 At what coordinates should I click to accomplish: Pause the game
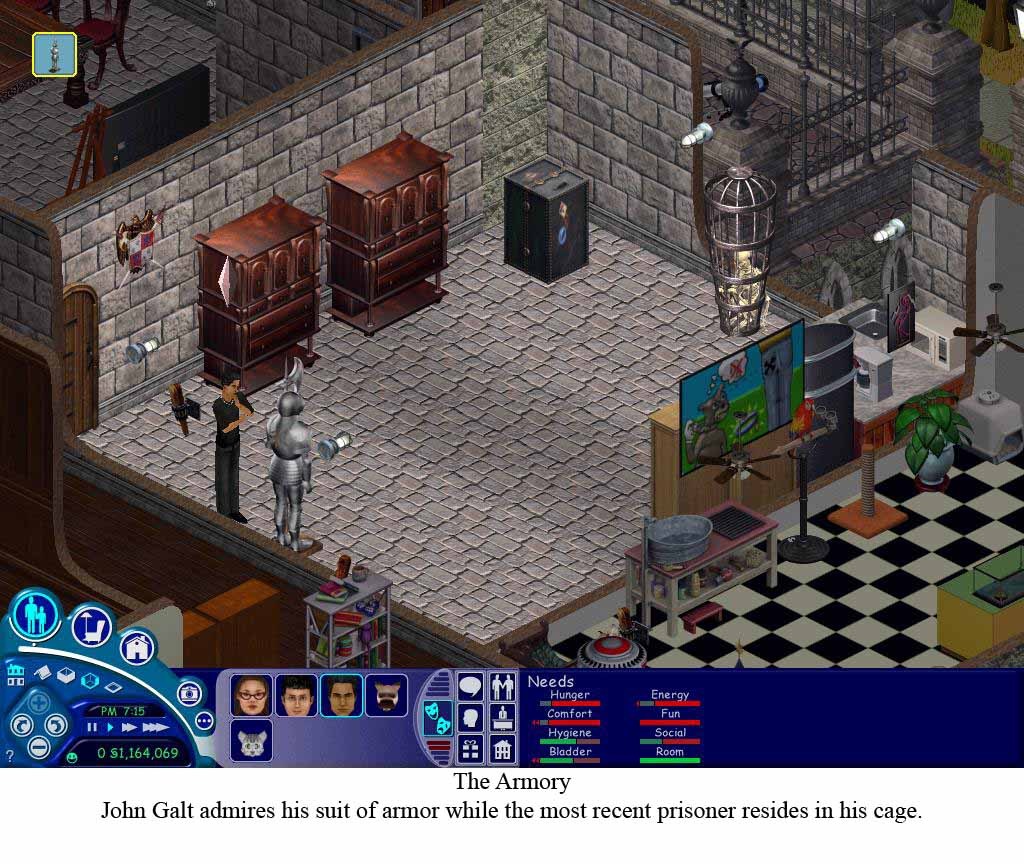92,728
